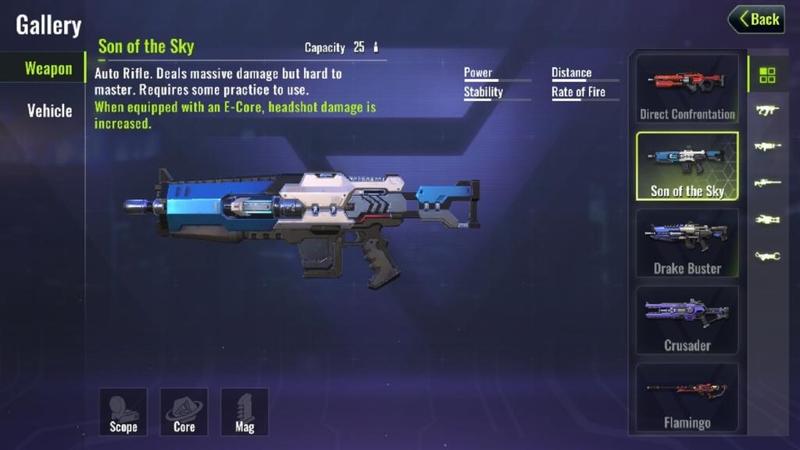Switch to the Weapon tab
Viewport: 800px width, 450px height.
pos(48,69)
